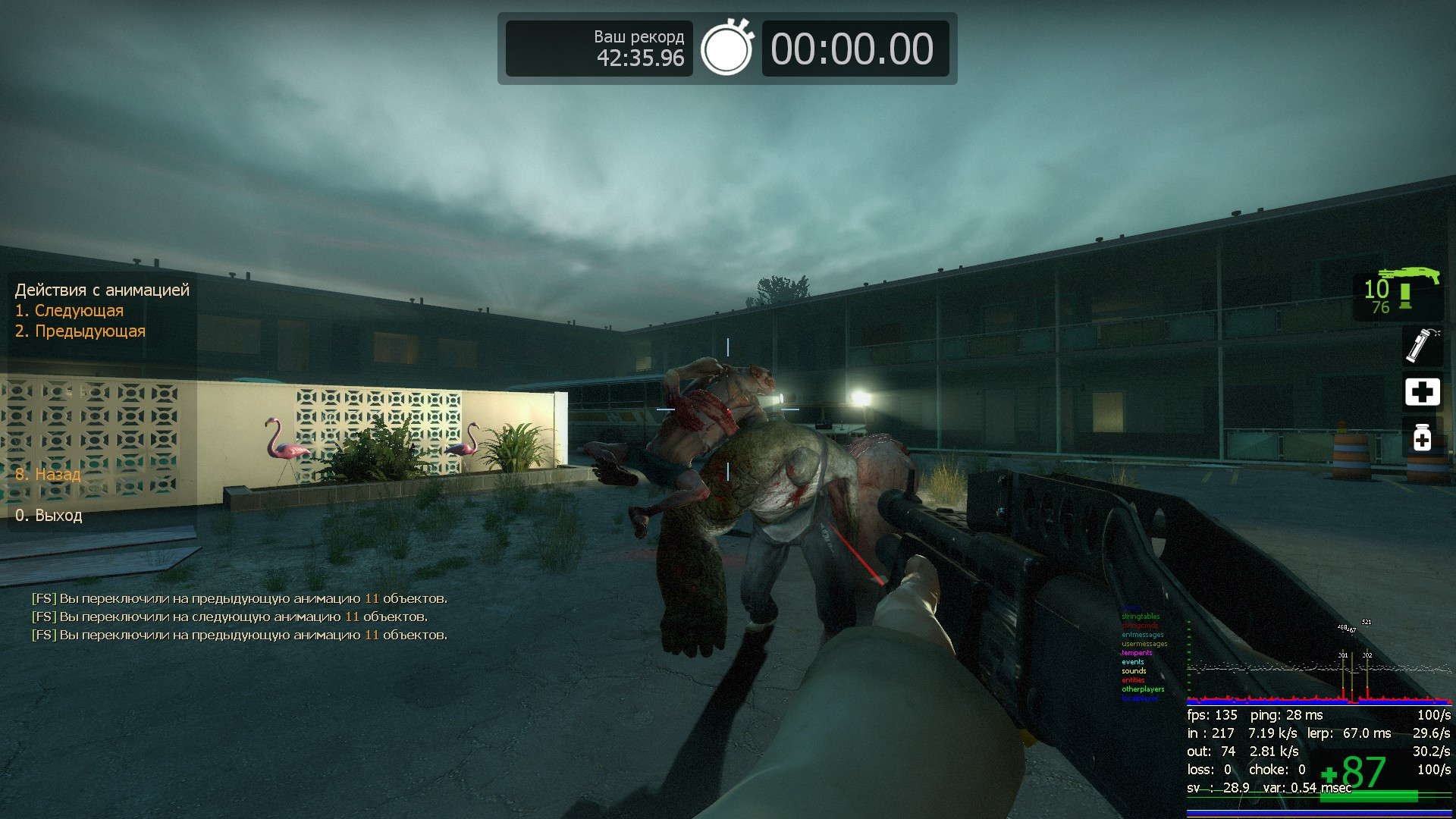Select the pipe bomb slot
This screenshot has width=1456, height=819.
1421,345
